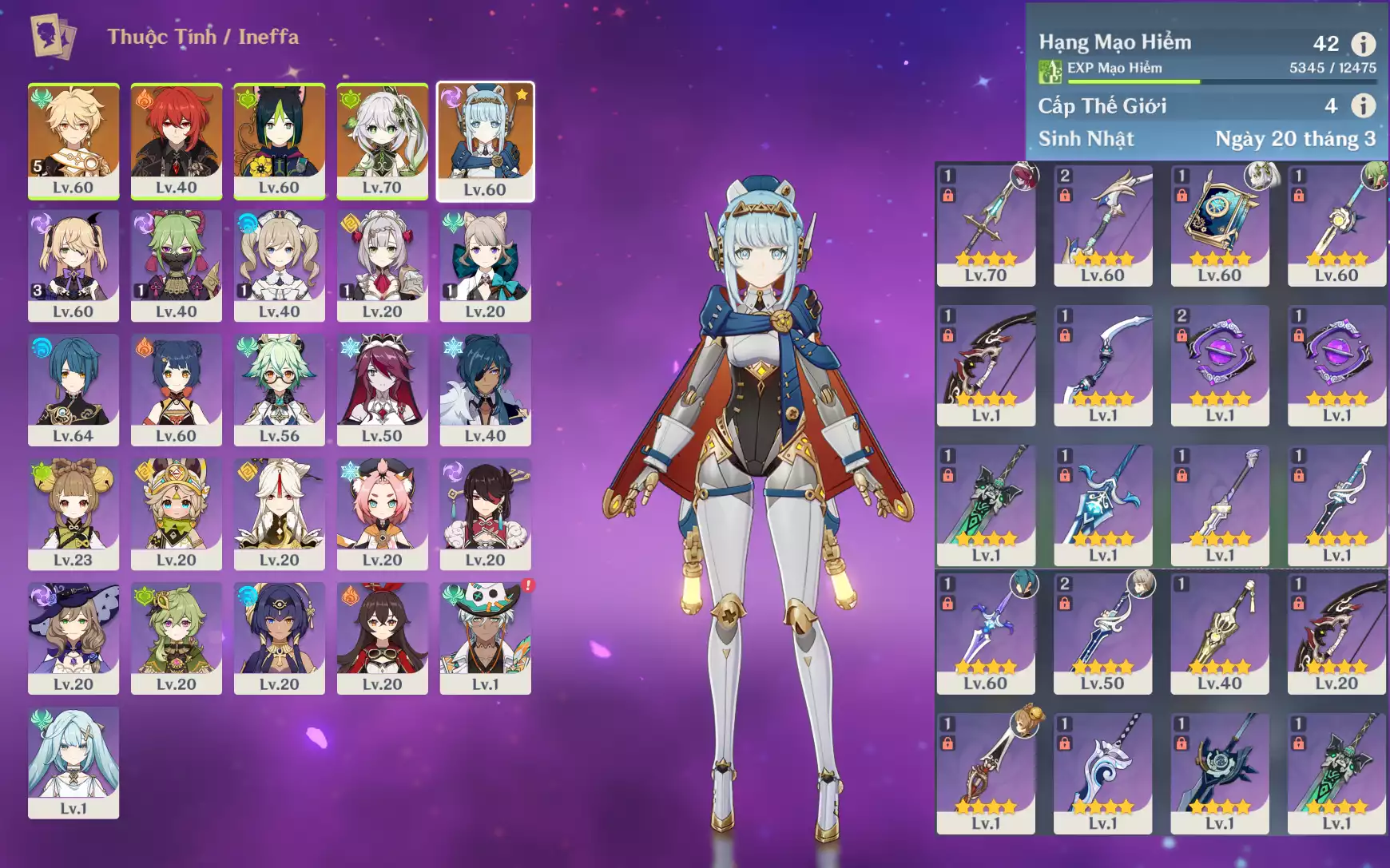Viewport: 1390px width, 868px height.
Task: Select the Traveler character portrait
Action: [x=73, y=141]
